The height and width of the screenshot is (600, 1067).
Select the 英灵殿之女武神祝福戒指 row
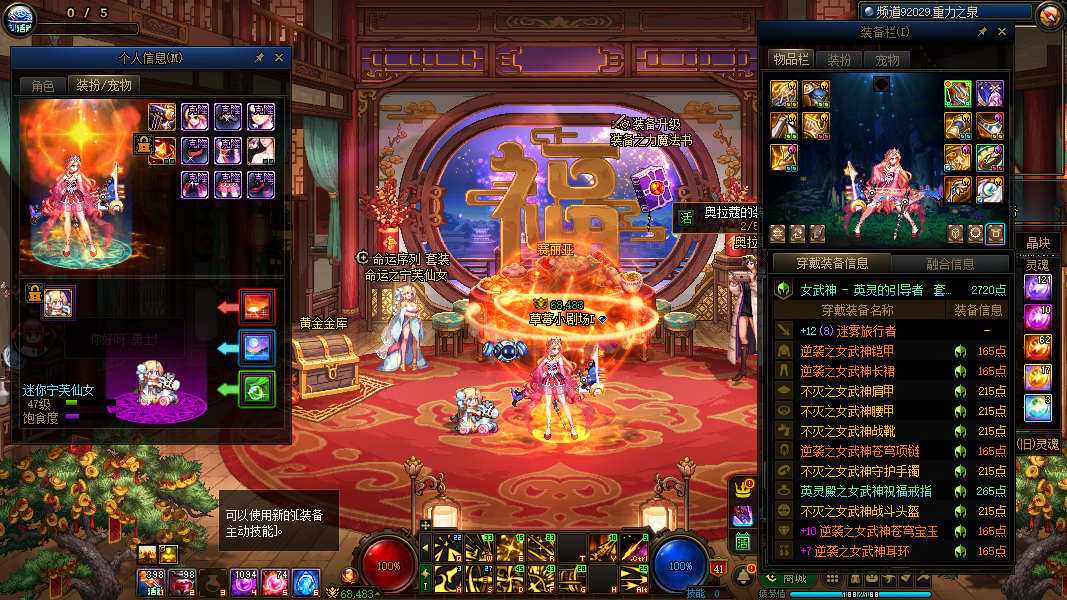[866, 491]
